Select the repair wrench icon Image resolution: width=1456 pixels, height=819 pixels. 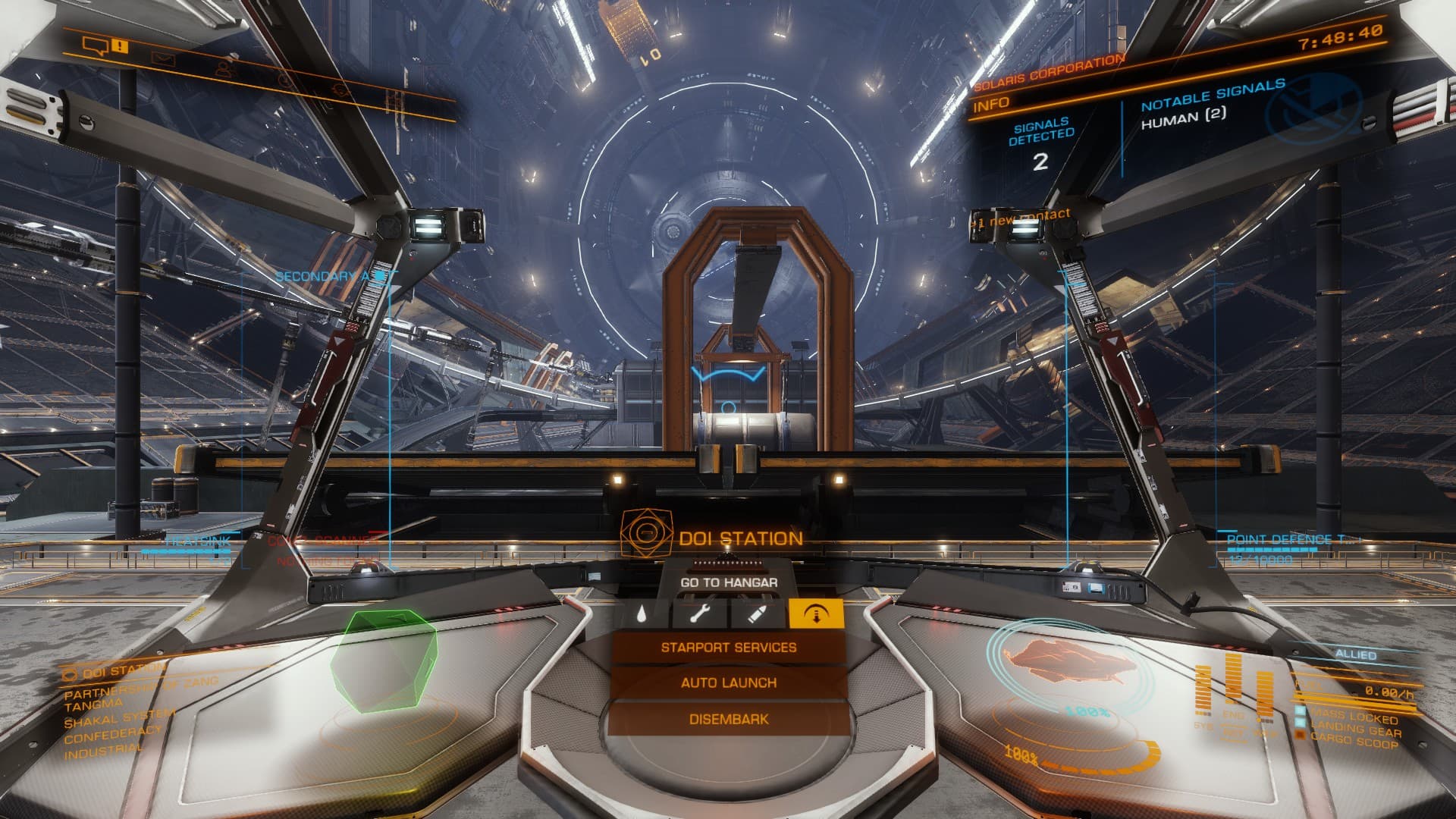pyautogui.click(x=698, y=613)
